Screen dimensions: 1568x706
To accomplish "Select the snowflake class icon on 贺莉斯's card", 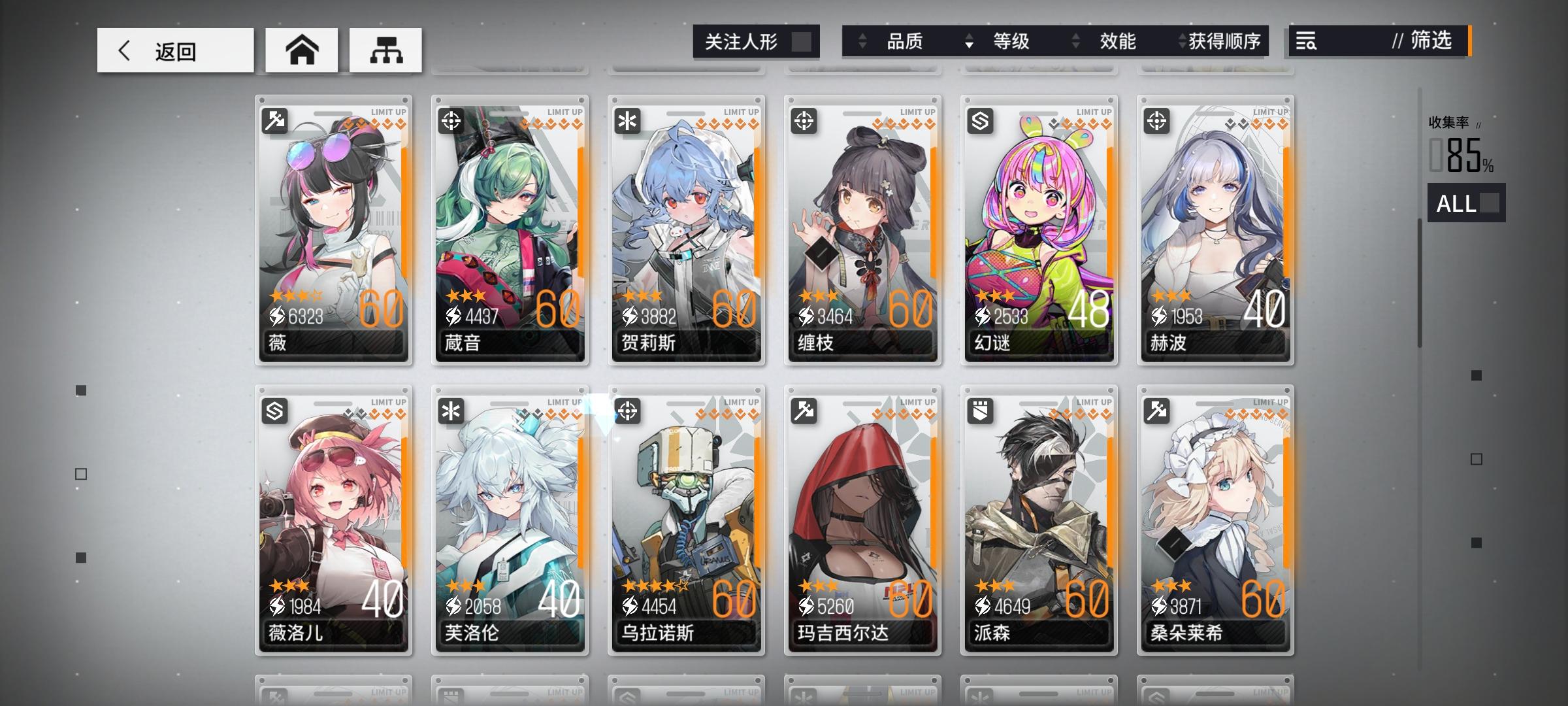I will (627, 120).
